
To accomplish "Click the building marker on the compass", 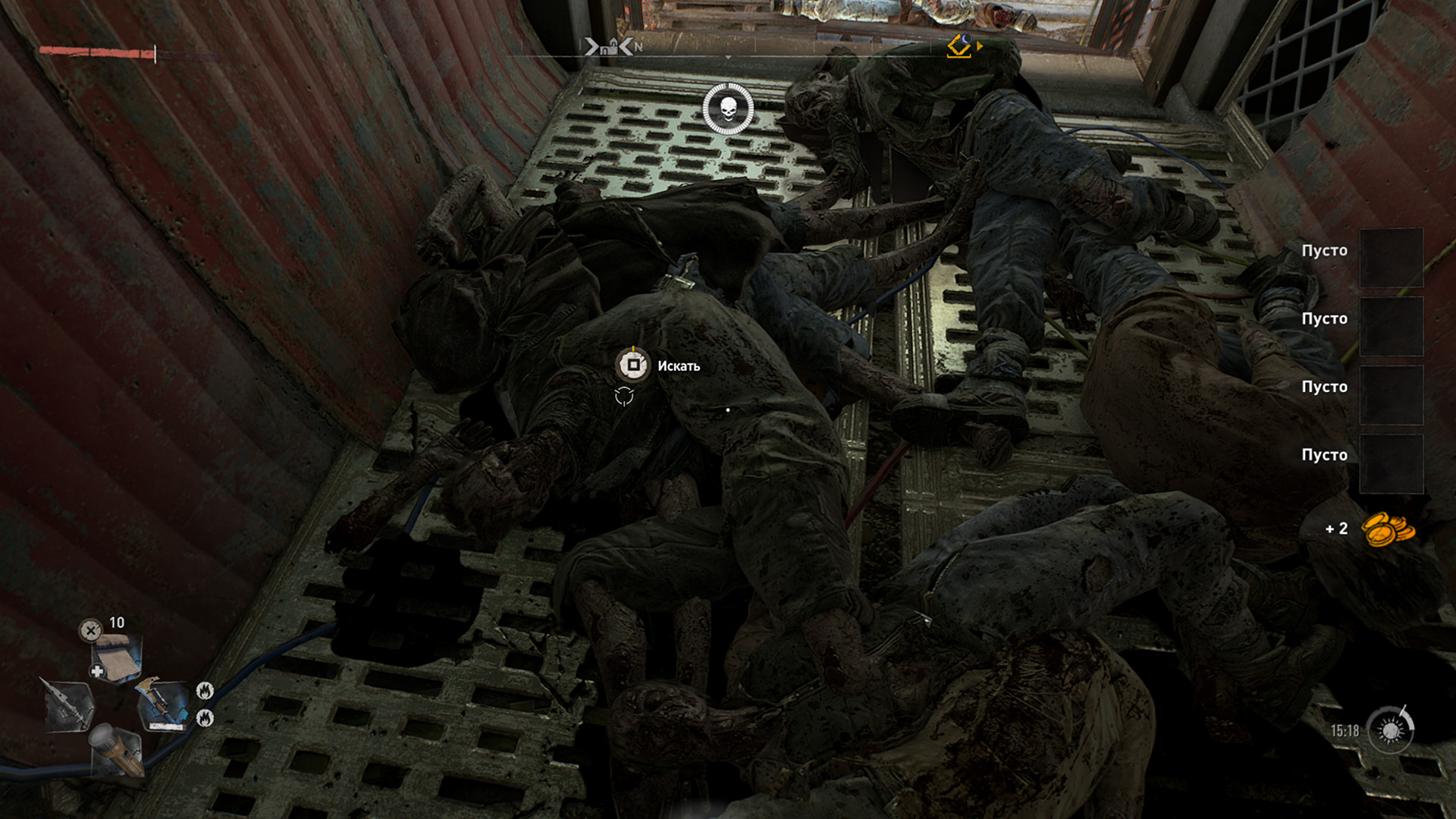I will [x=608, y=47].
